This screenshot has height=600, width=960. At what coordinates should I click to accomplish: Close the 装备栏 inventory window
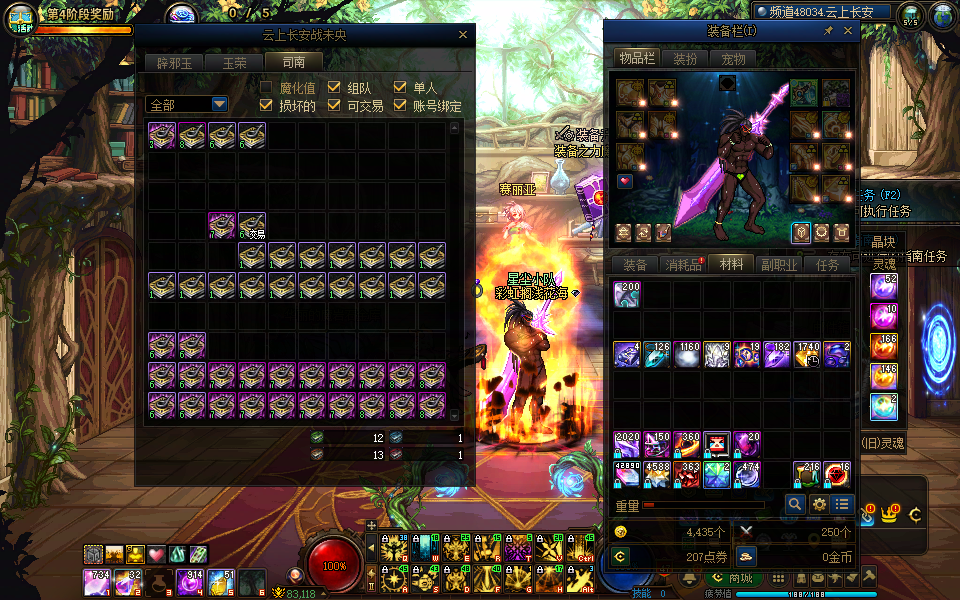pos(848,32)
